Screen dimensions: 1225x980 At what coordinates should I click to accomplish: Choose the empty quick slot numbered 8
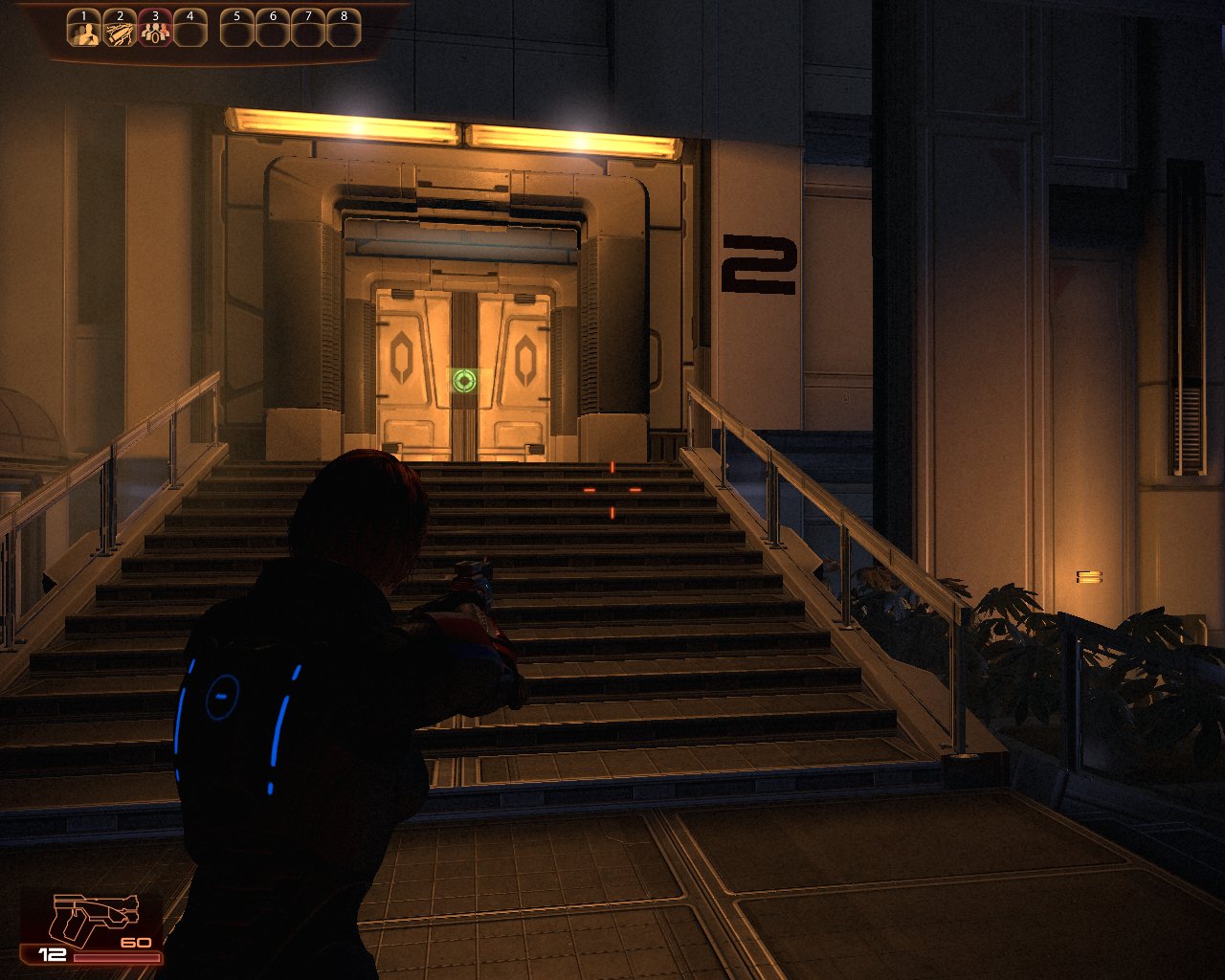coord(344,33)
